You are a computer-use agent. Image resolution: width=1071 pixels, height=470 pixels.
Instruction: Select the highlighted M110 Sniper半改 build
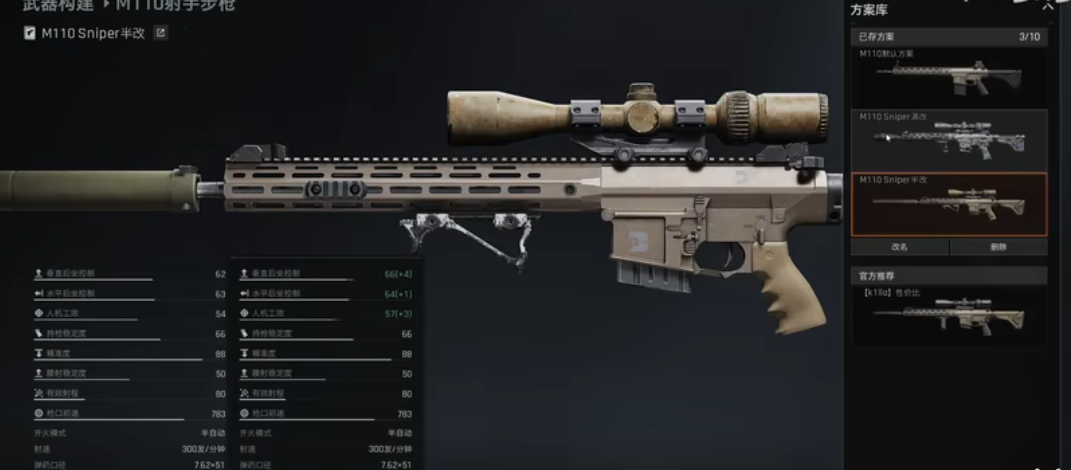coord(948,203)
